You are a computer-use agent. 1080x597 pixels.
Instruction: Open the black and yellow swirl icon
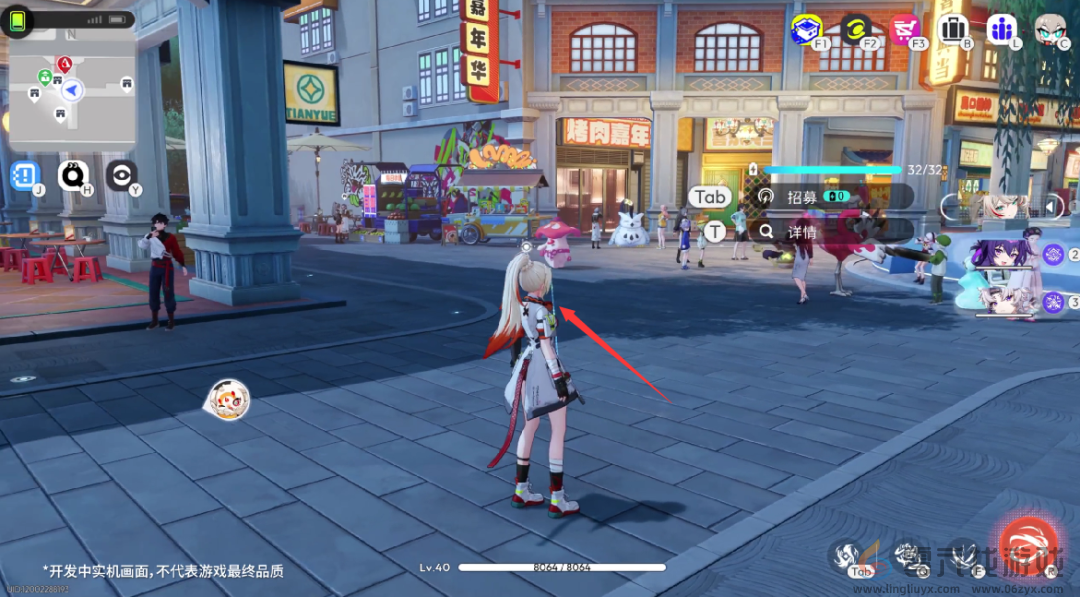click(x=856, y=29)
